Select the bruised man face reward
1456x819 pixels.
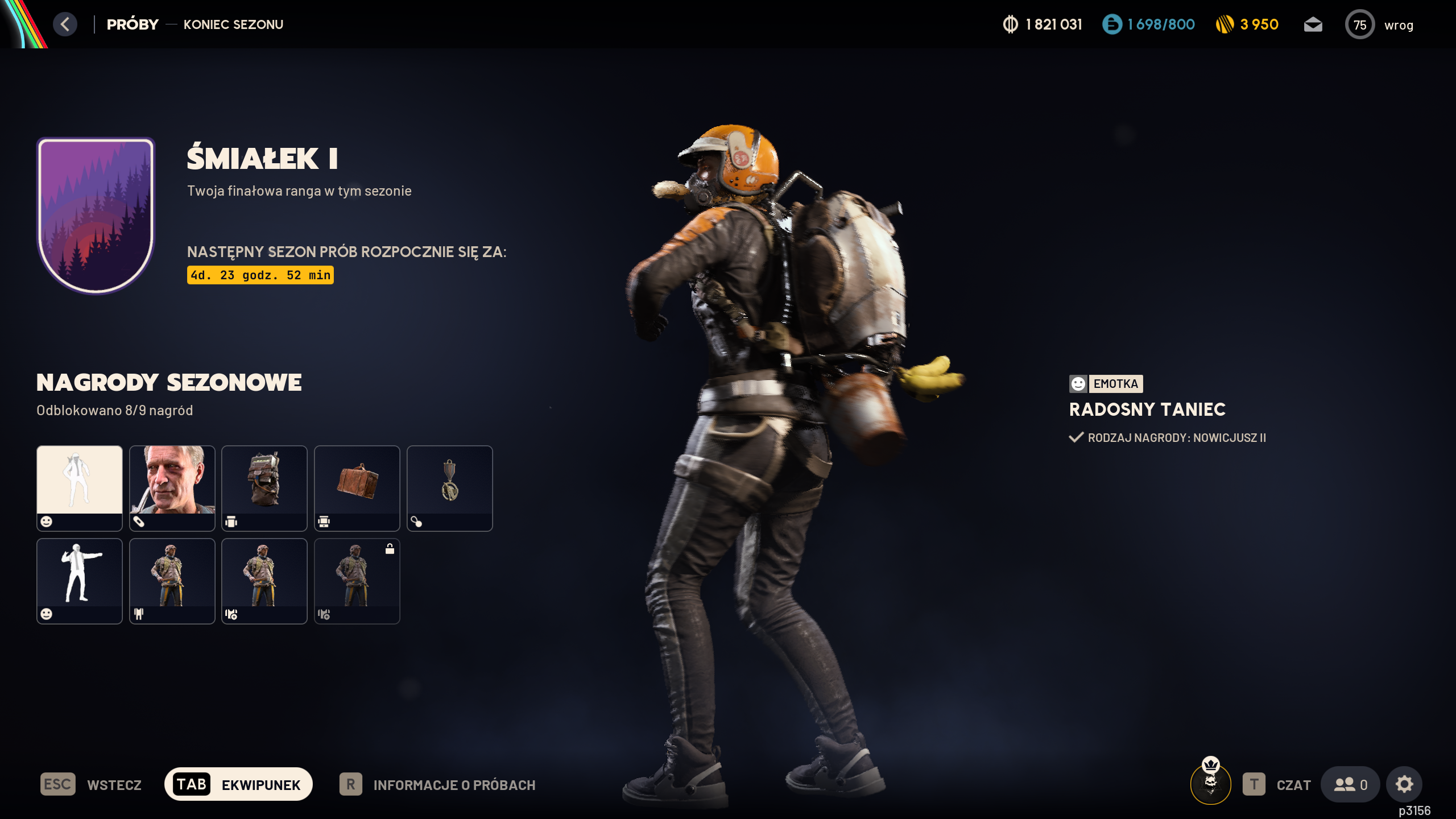click(x=172, y=488)
